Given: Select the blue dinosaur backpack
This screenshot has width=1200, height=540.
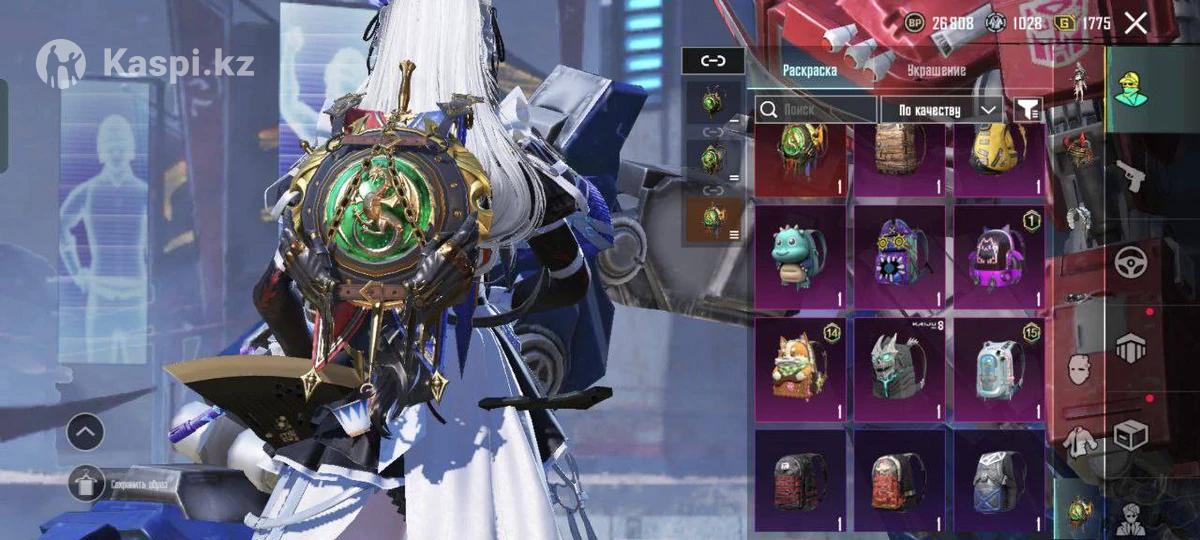Looking at the screenshot, I should [800, 257].
